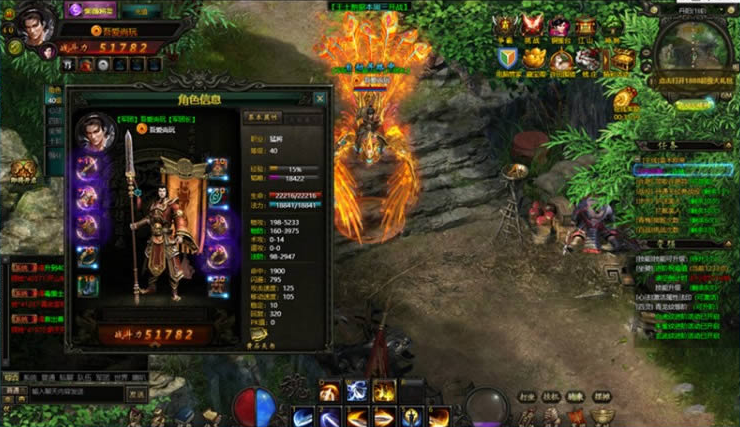Screen dimensions: 740x427
Task: Click the crossed-axes icon left of panel
Action: [23, 170]
